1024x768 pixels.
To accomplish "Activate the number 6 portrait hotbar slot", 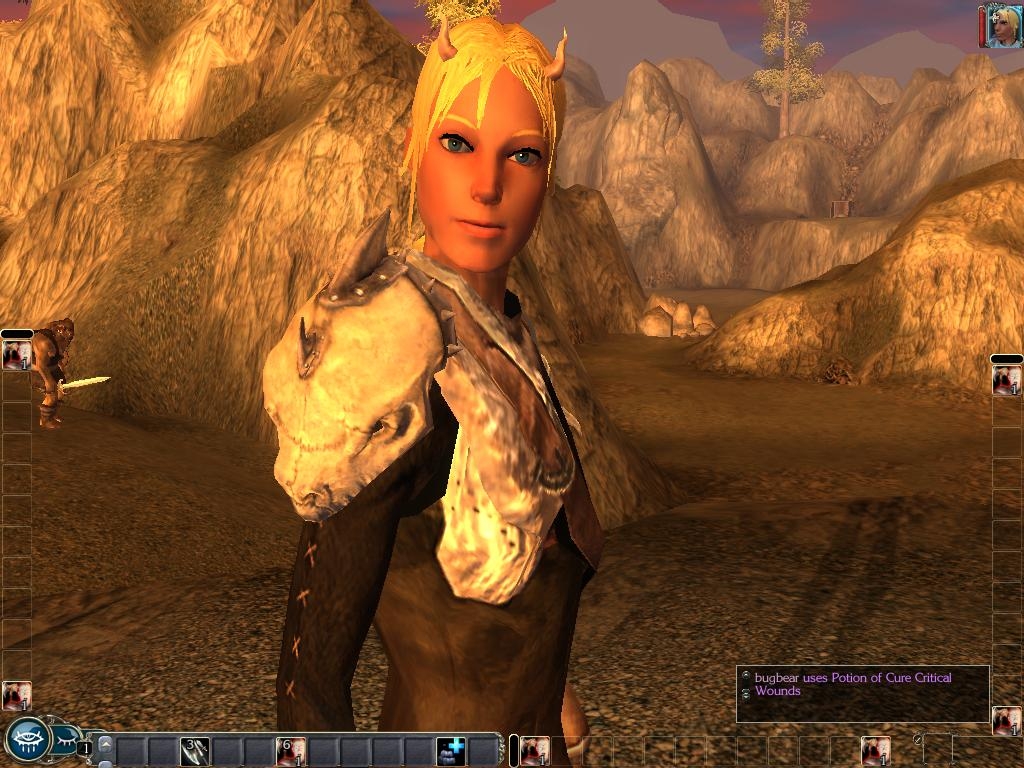I will click(291, 750).
